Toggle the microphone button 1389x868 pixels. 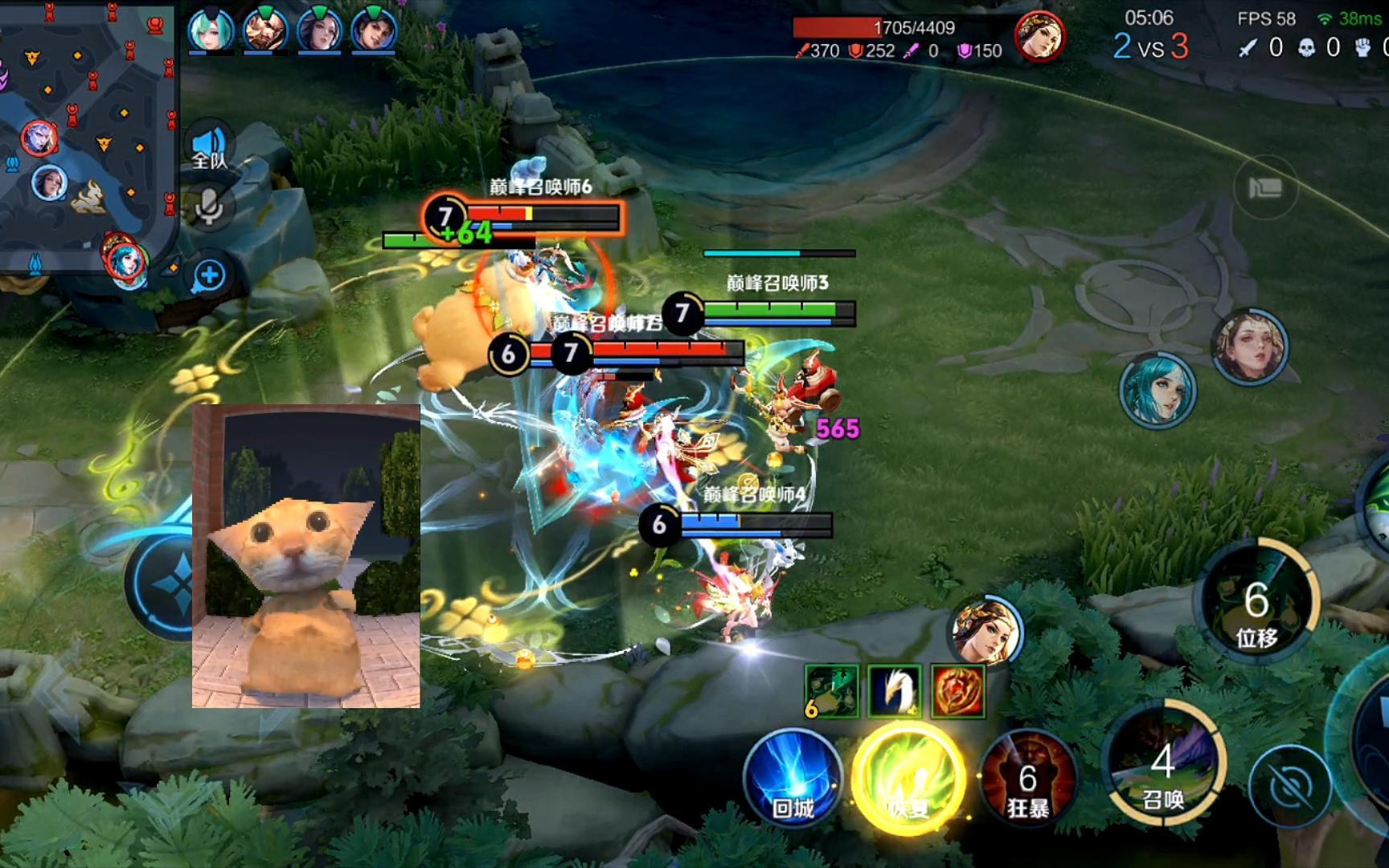[209, 207]
